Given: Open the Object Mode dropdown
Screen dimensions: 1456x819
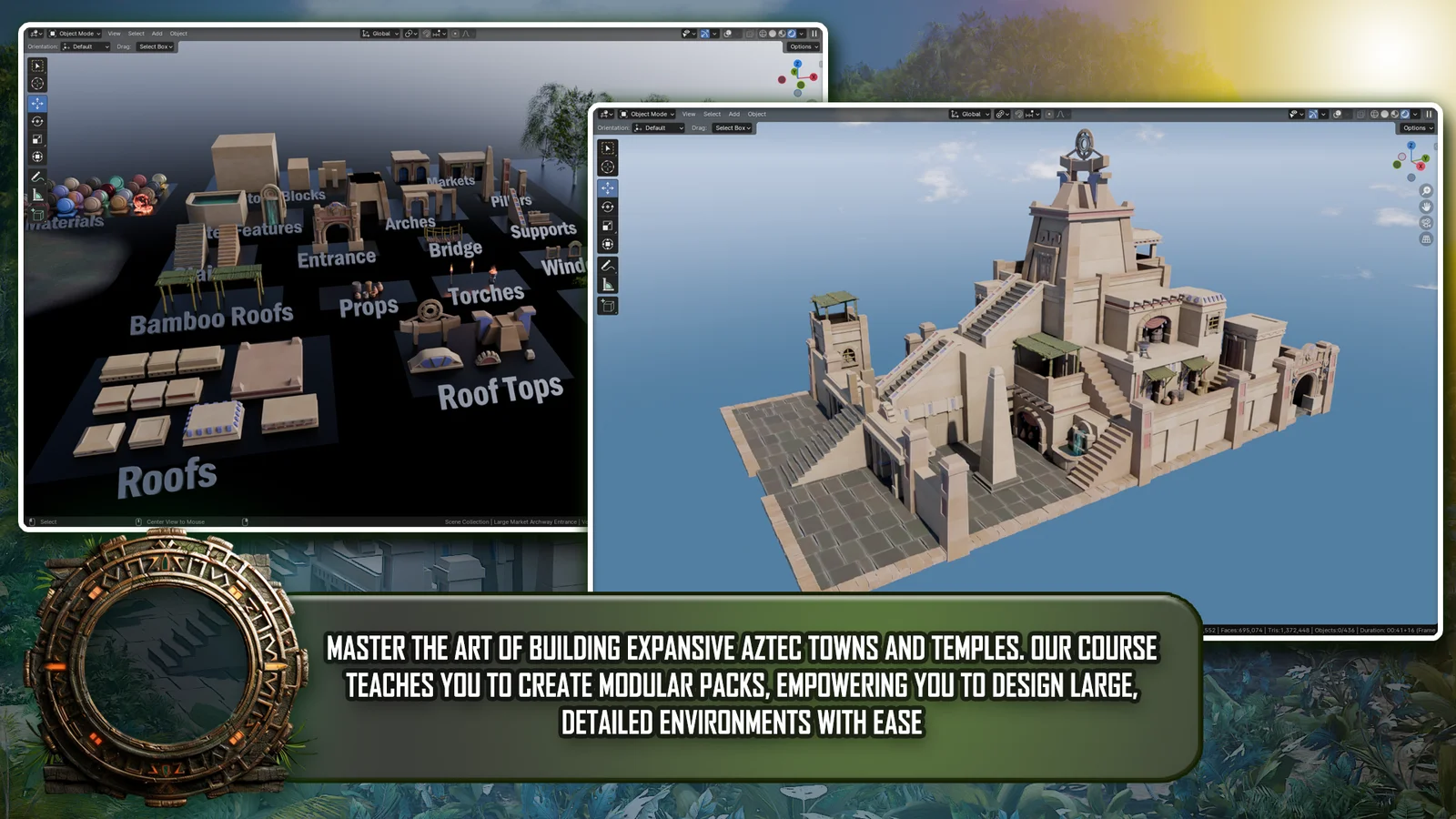Looking at the screenshot, I should [x=648, y=114].
